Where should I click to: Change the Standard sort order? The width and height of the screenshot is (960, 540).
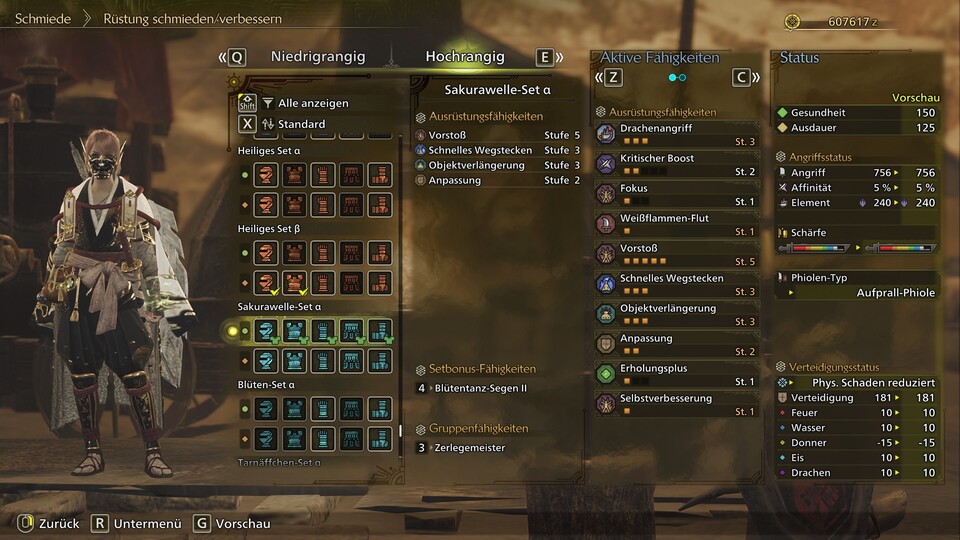tap(300, 124)
